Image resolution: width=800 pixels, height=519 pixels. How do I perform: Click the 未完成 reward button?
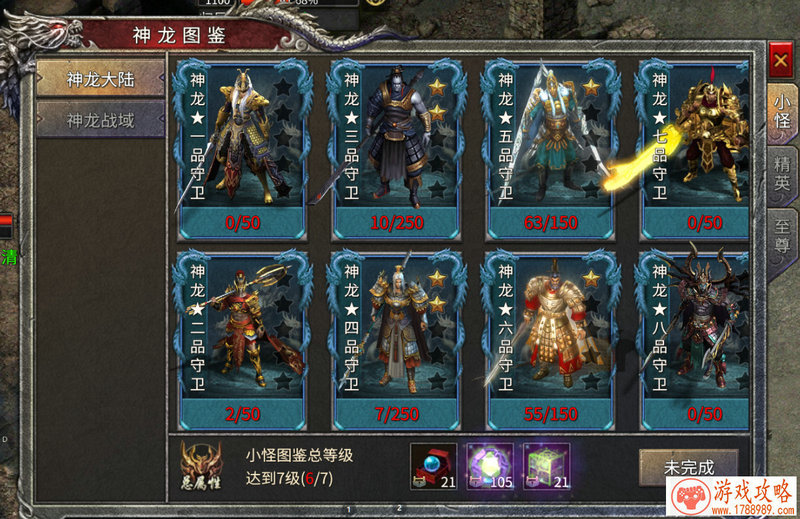pos(688,467)
